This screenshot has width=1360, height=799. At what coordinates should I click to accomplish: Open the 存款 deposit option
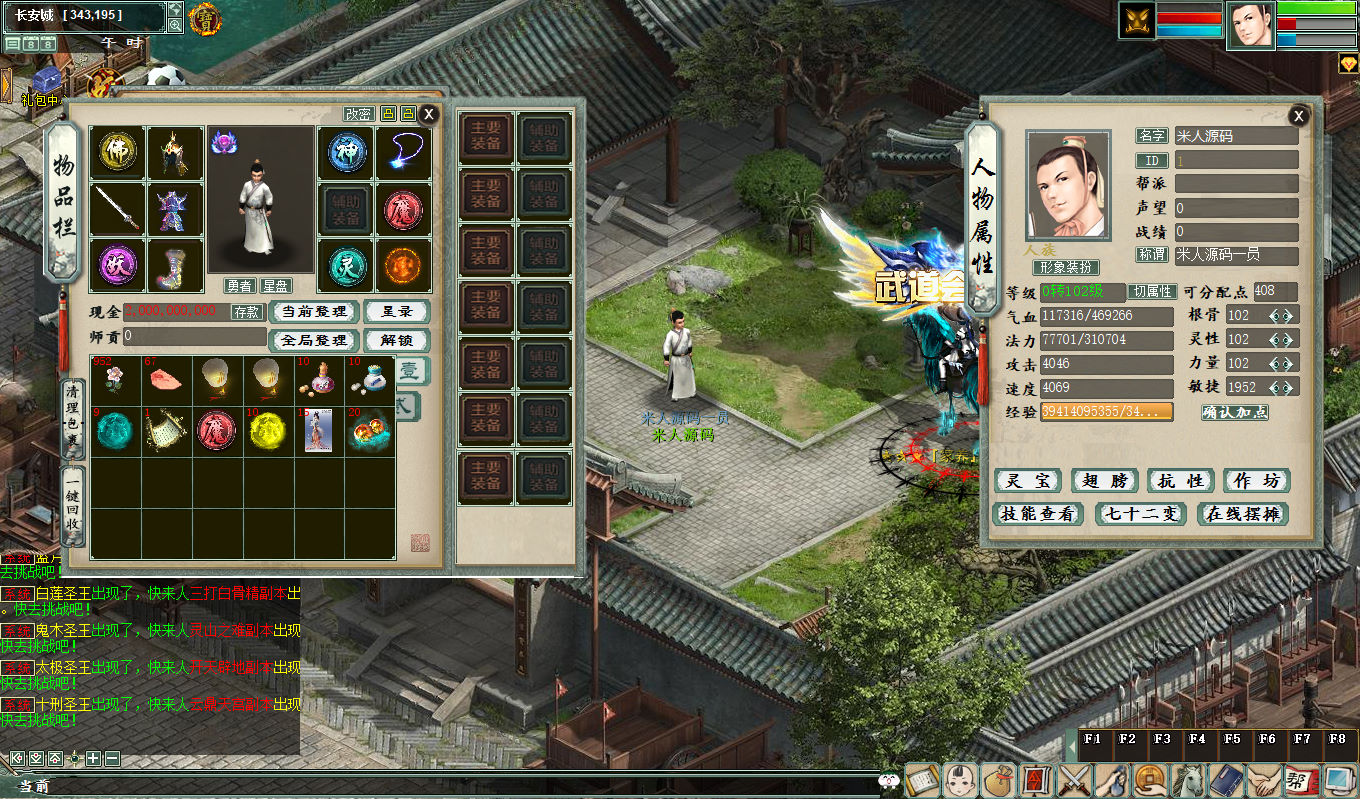[x=247, y=312]
